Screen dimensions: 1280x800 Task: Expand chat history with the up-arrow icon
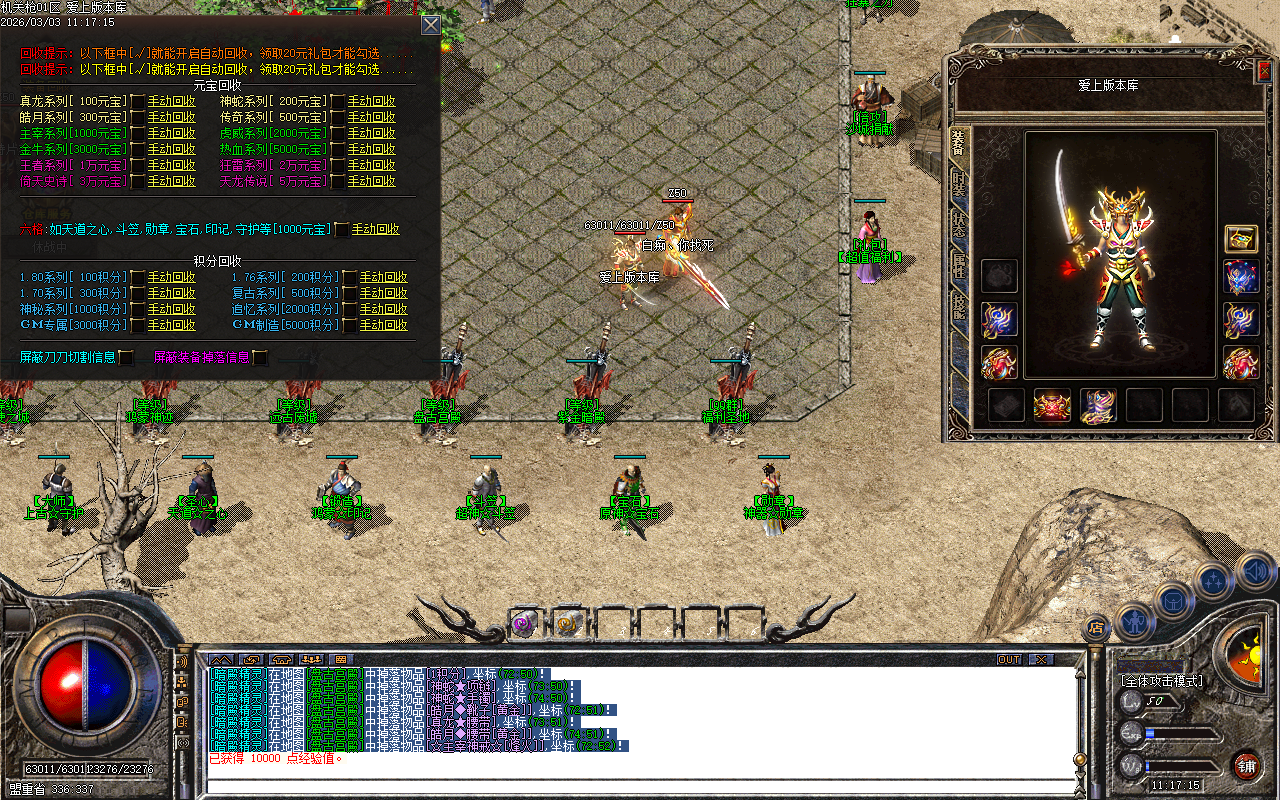[x=221, y=660]
